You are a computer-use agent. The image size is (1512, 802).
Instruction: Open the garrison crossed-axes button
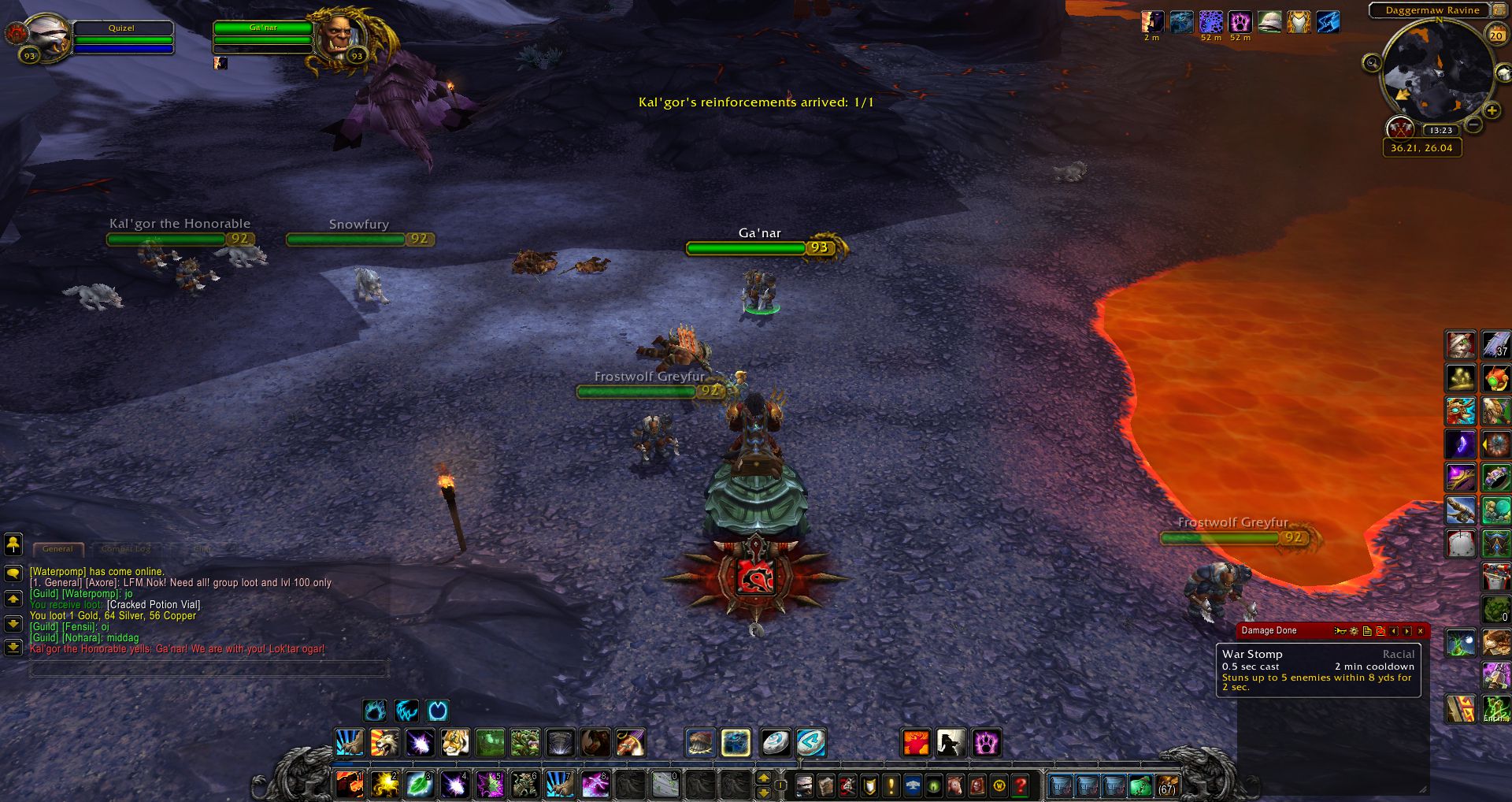tap(1399, 128)
